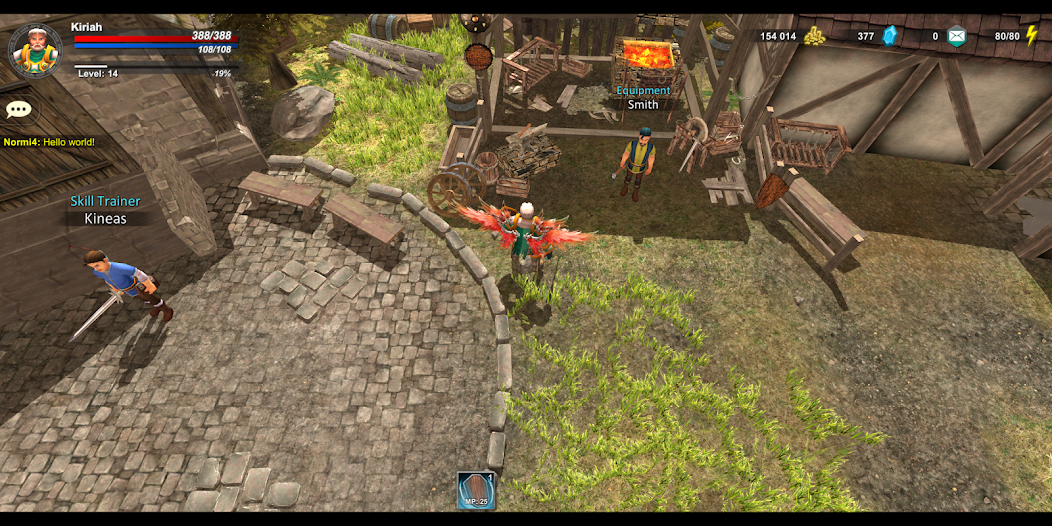Tap the gold coins icon
Image resolution: width=1052 pixels, height=526 pixels.
[x=814, y=36]
